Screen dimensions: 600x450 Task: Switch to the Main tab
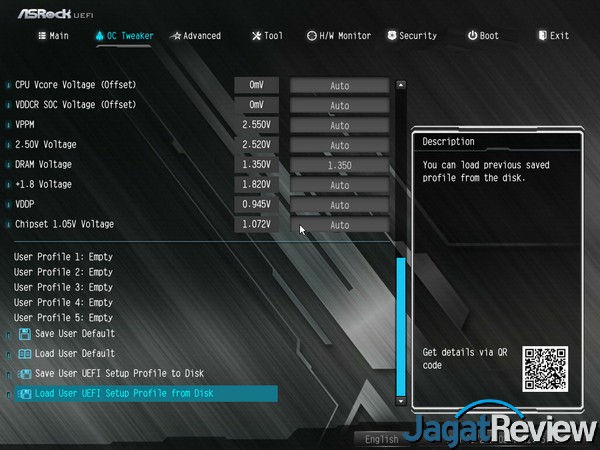click(x=53, y=36)
